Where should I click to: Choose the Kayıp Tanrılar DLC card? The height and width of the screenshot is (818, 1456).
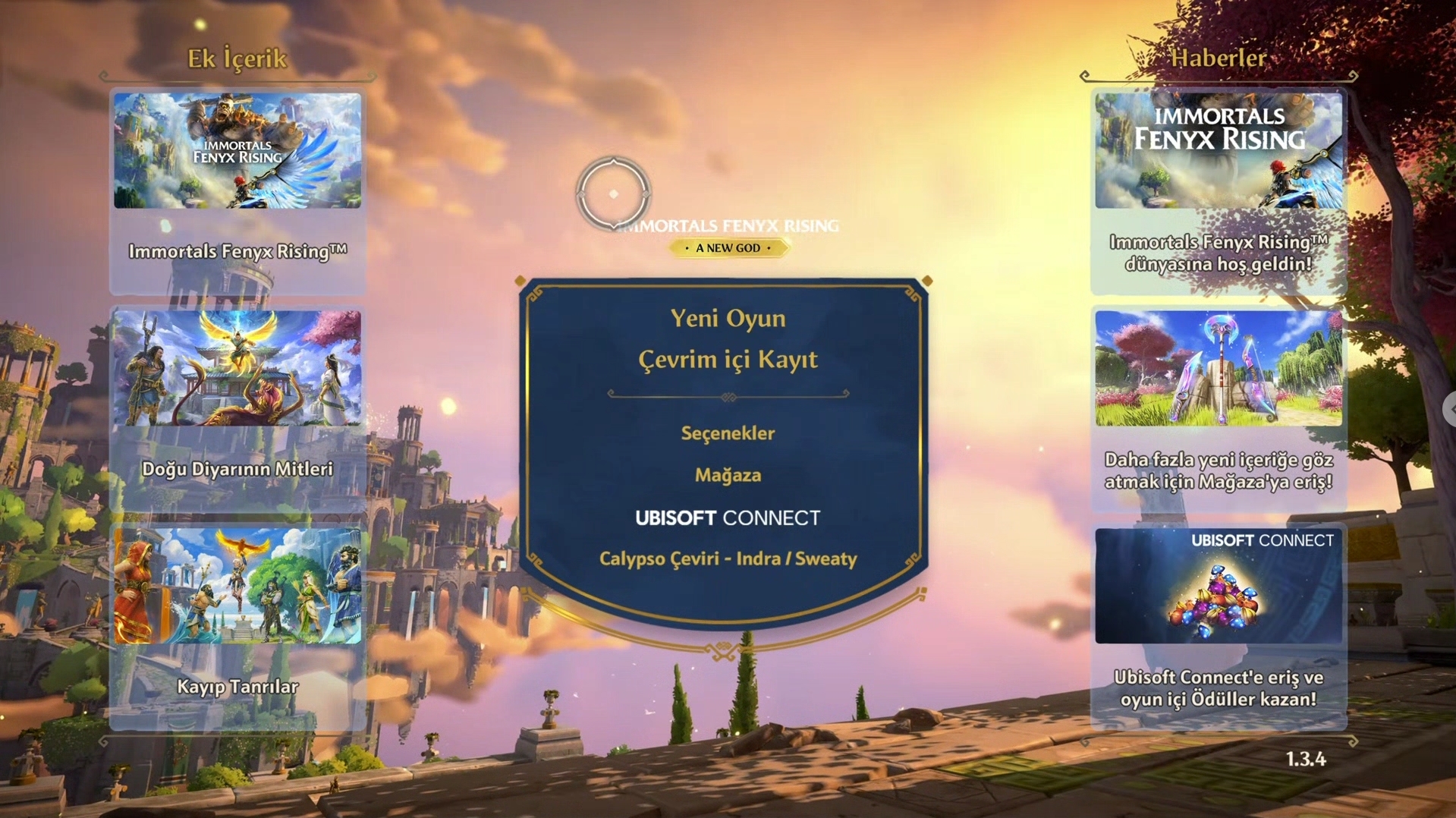(x=237, y=626)
